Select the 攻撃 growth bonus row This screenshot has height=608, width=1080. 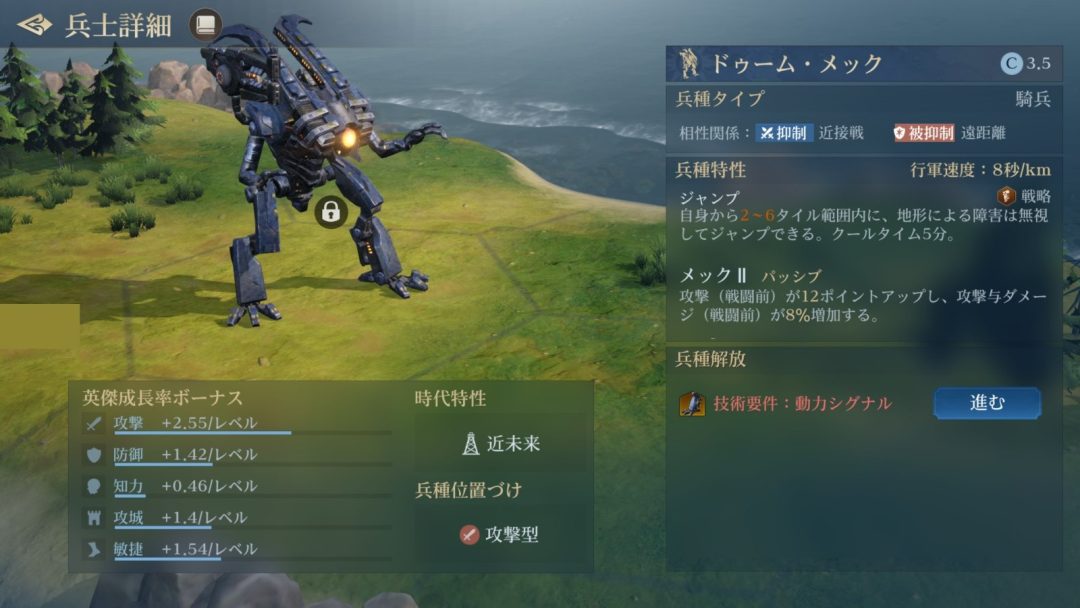click(x=237, y=424)
